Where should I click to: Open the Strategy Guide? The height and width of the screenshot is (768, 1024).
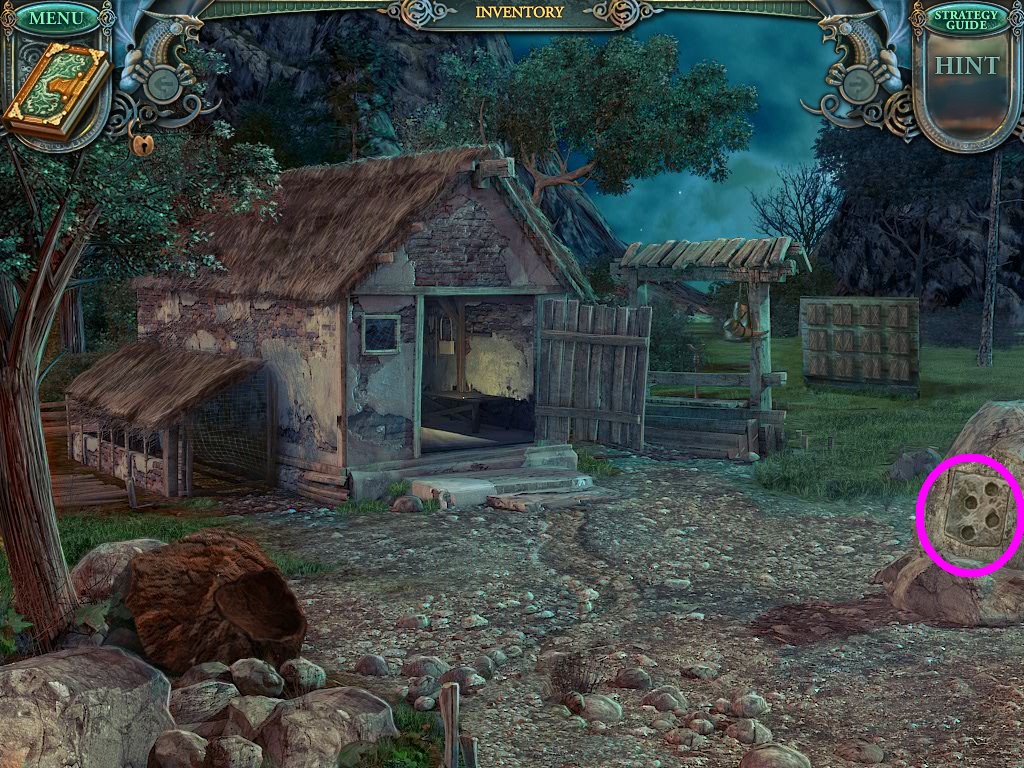click(967, 20)
